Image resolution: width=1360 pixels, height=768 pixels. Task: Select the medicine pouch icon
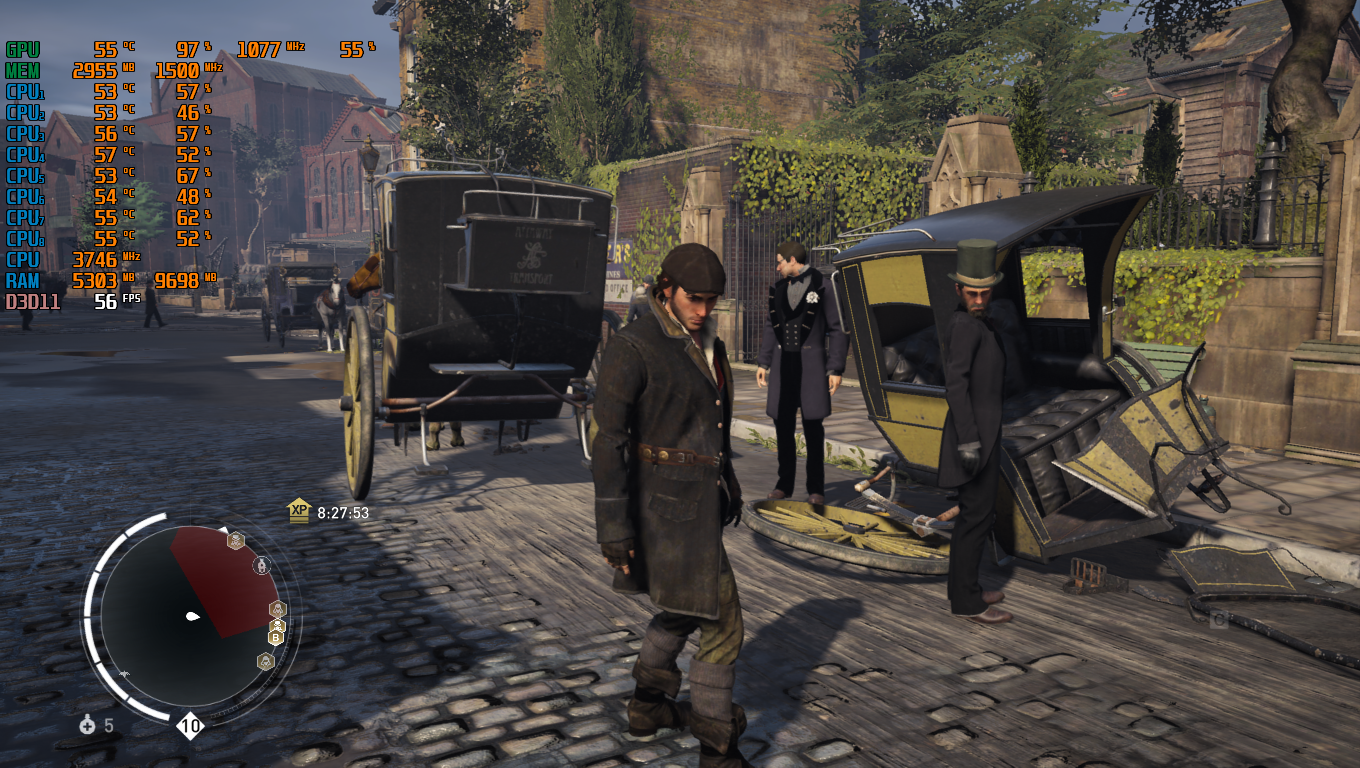click(88, 725)
